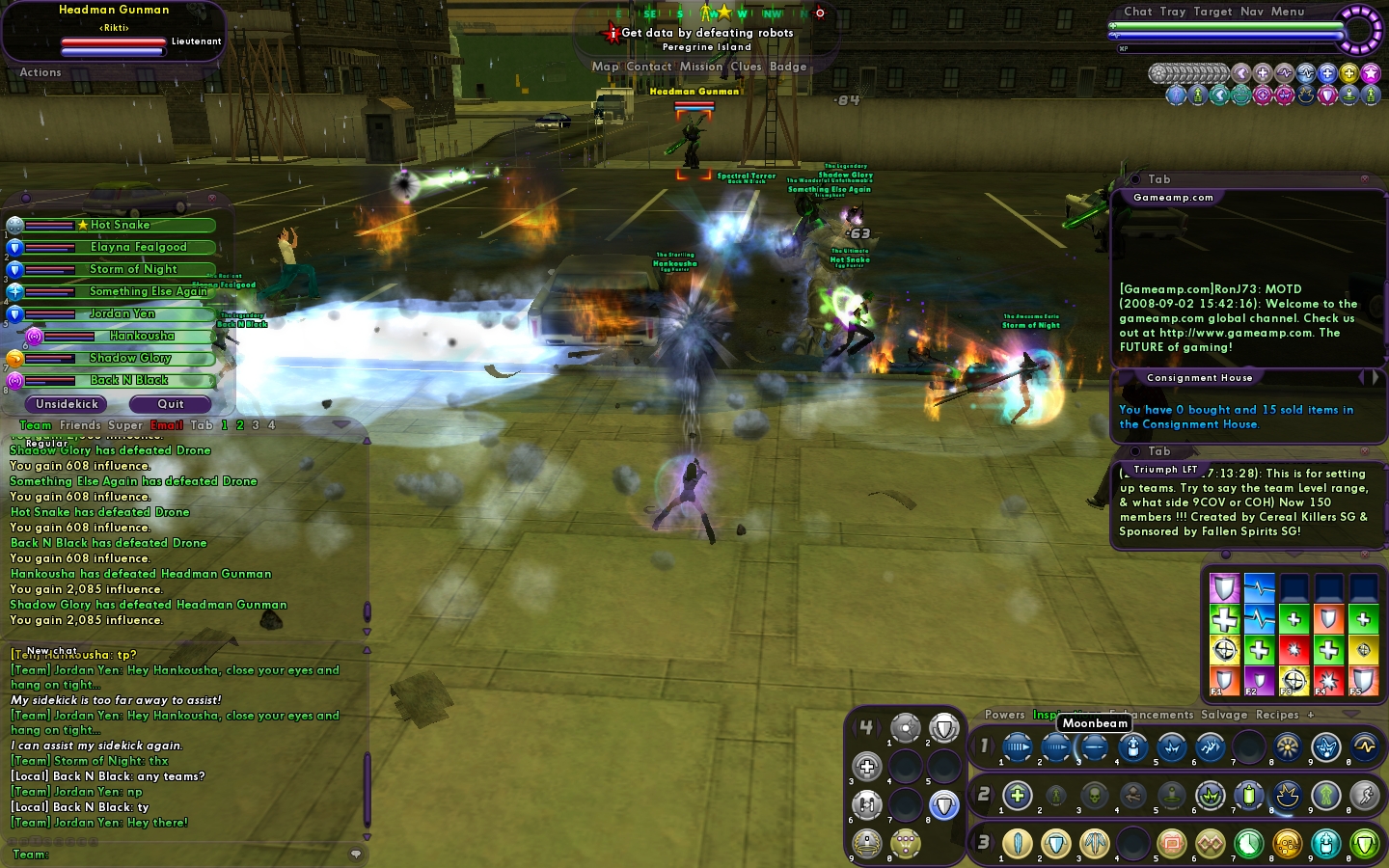
Task: Switch to the Friends tab
Action: pos(80,425)
